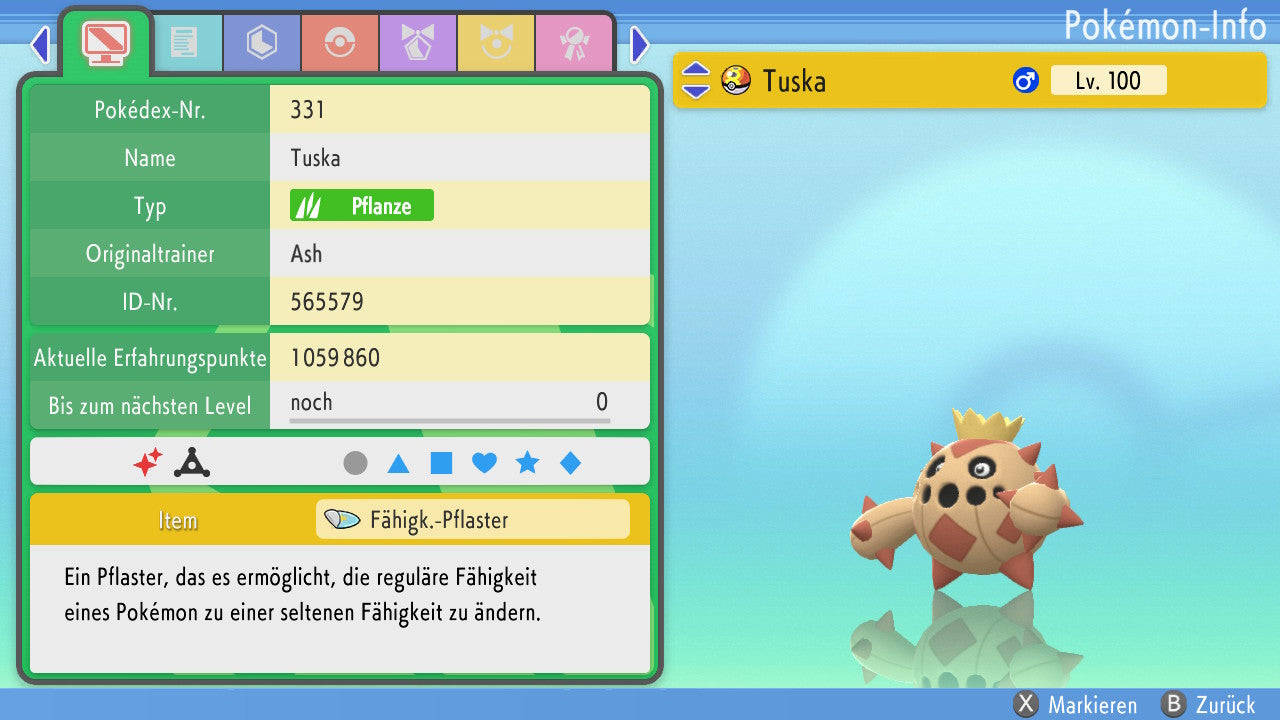Click the right arrow beside the tabs
1280x720 pixels.
(640, 44)
